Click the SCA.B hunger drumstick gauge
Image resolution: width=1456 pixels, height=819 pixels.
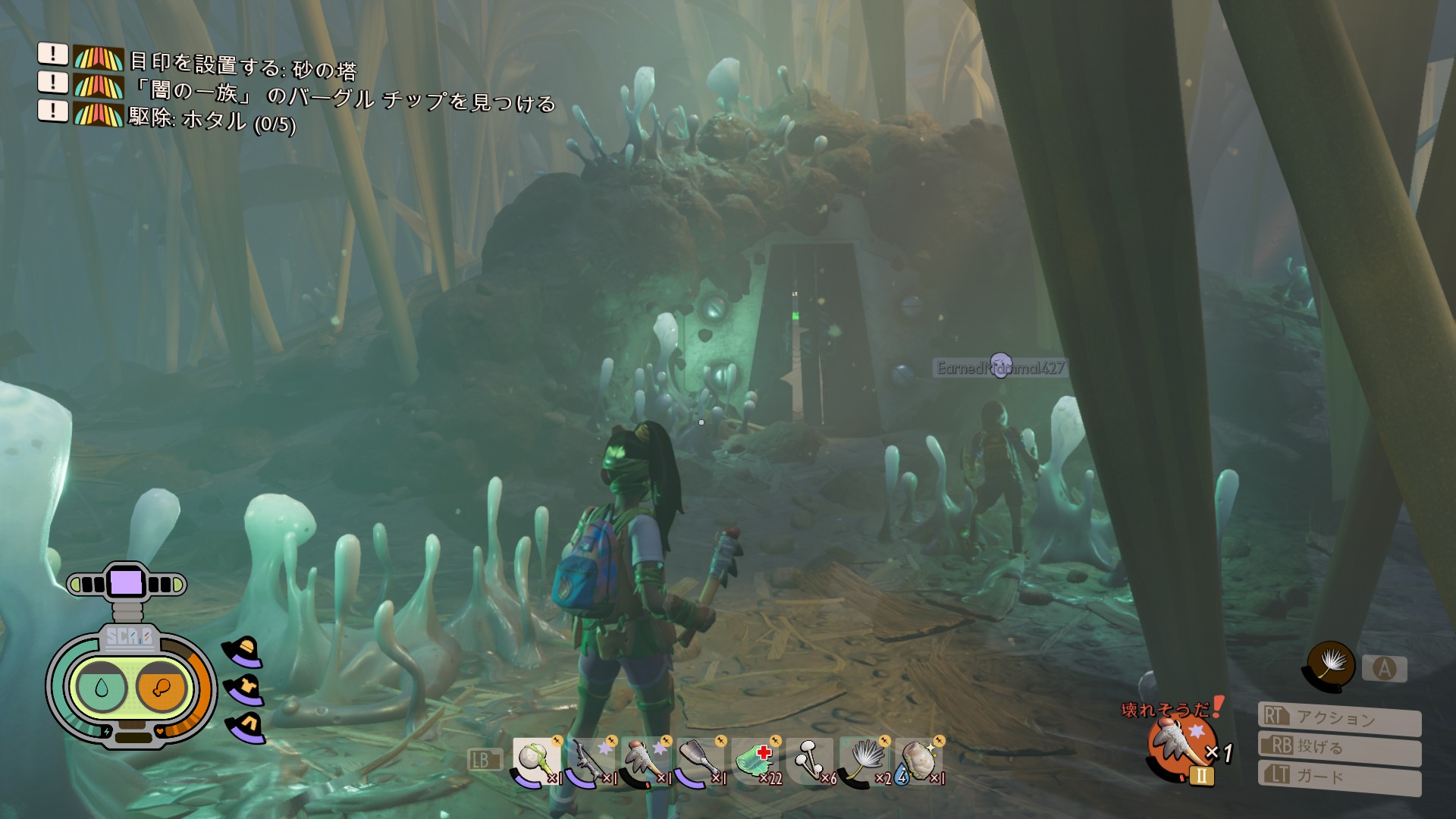coord(160,687)
